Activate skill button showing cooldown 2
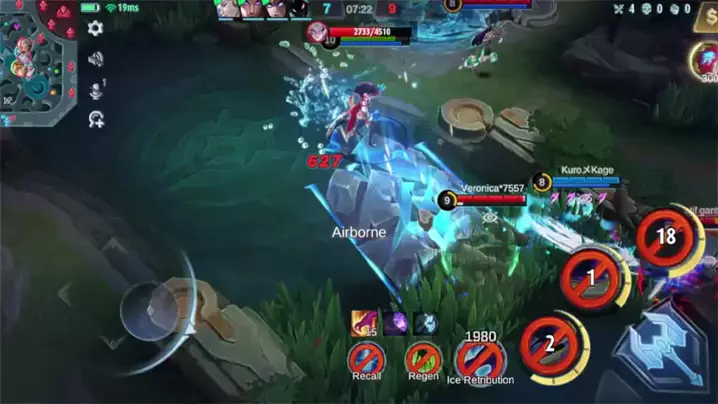The width and height of the screenshot is (718, 404). (548, 343)
